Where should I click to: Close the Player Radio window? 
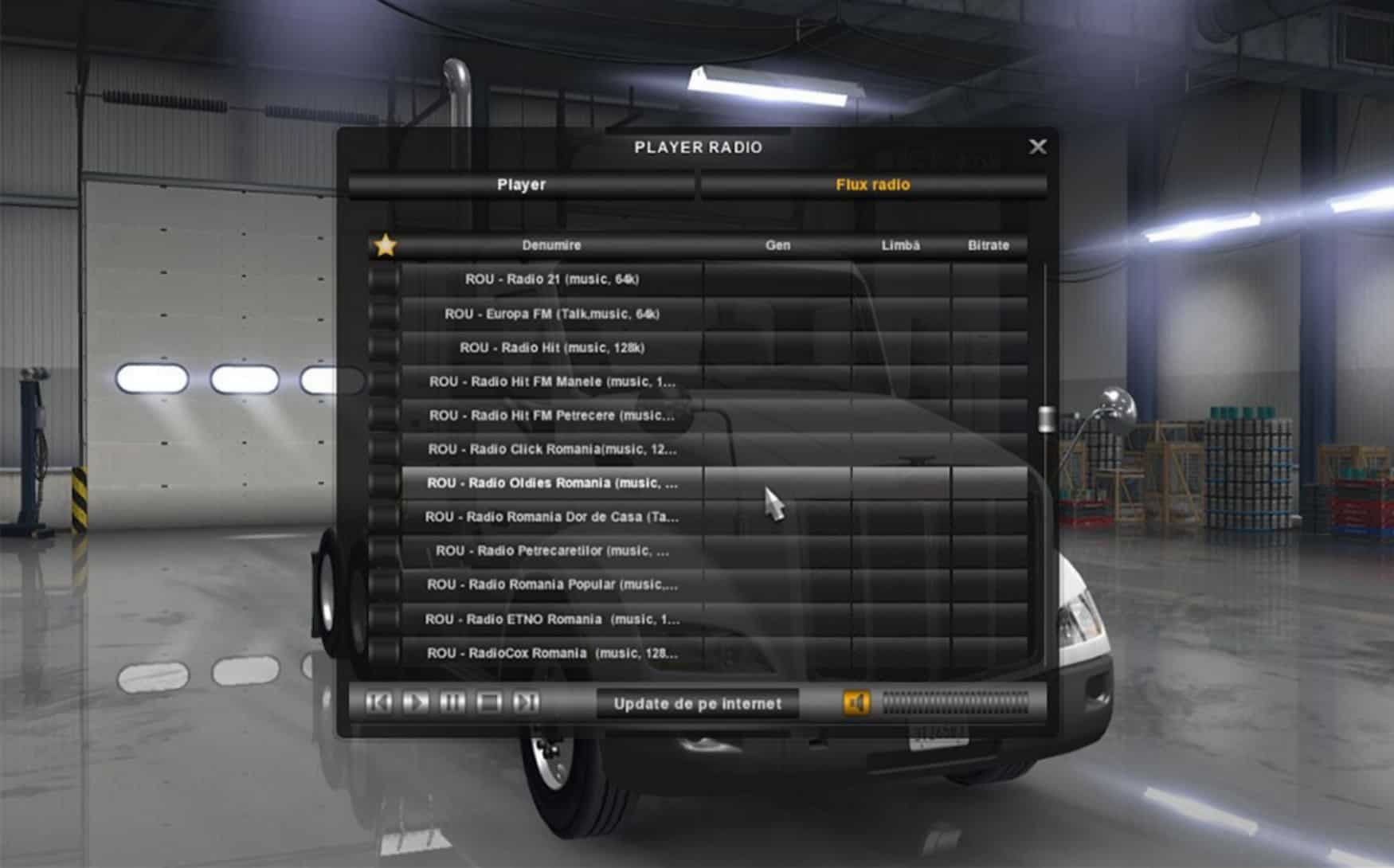coord(1037,147)
